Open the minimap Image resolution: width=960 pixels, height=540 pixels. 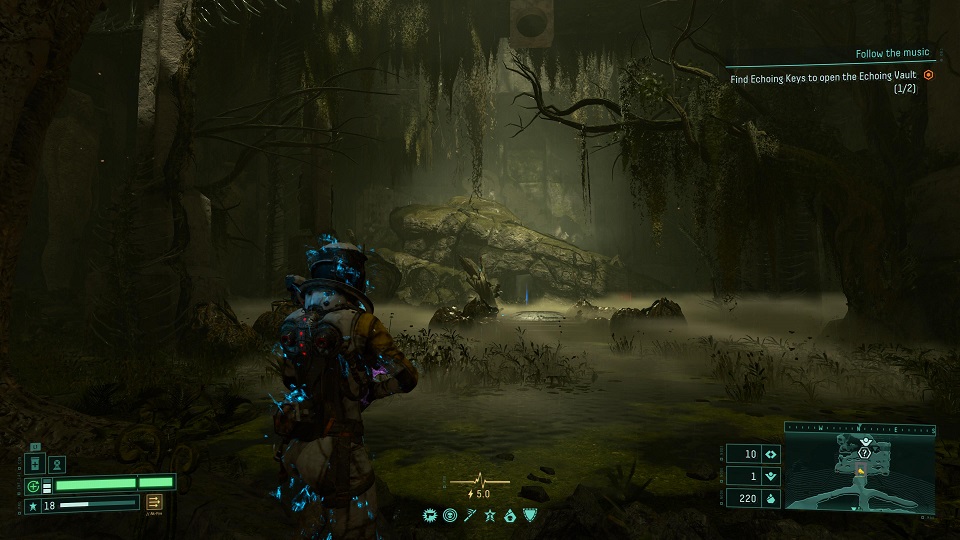[859, 468]
